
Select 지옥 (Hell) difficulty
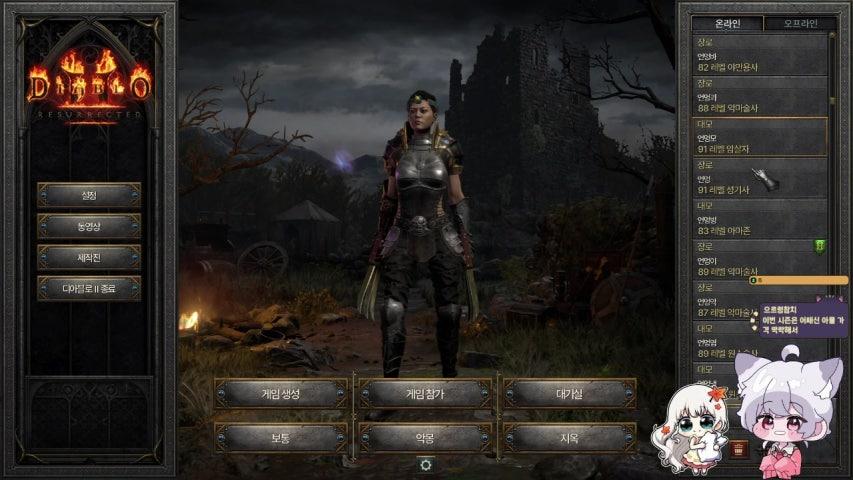coord(569,437)
